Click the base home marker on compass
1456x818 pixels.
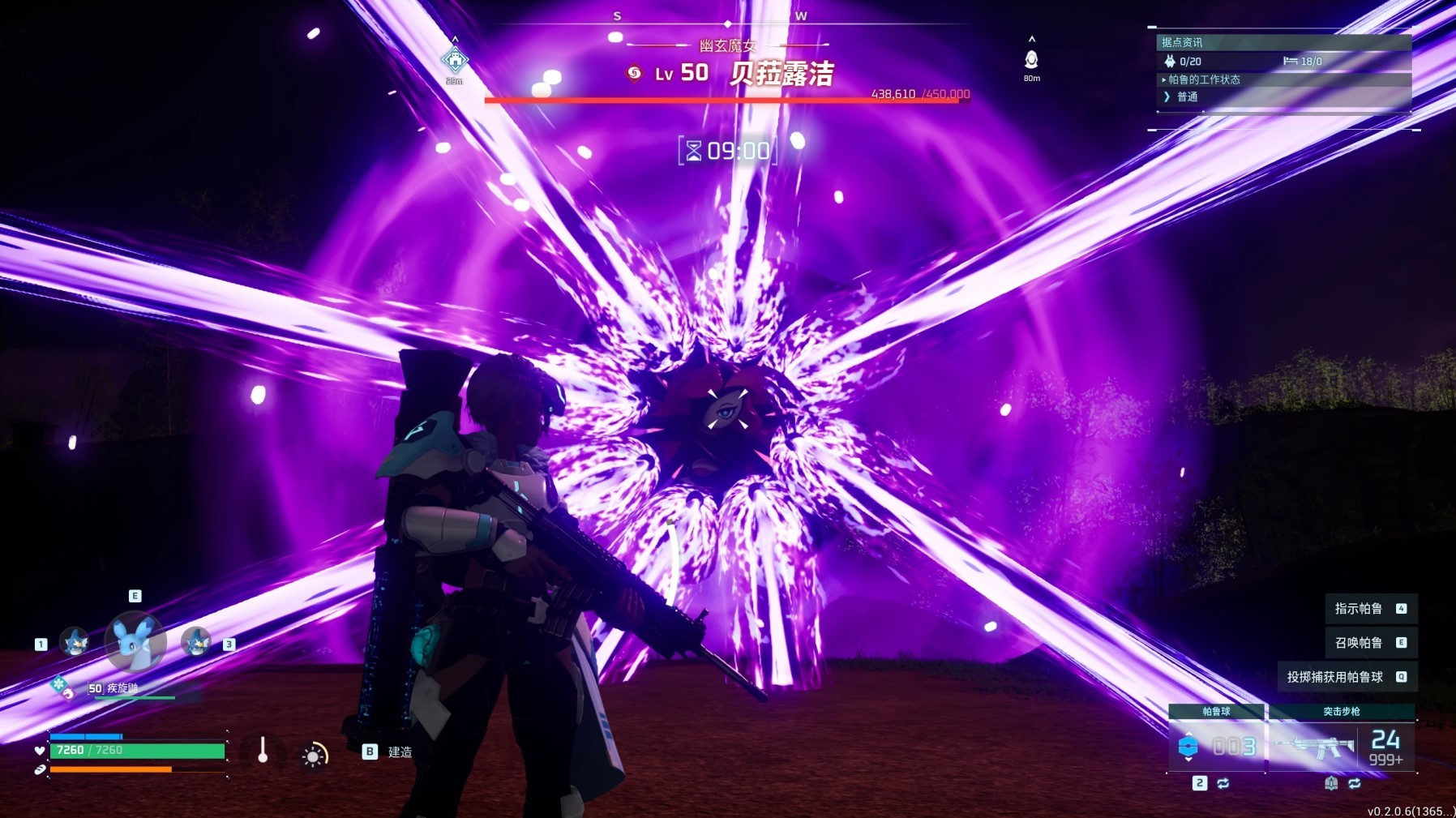tap(455, 59)
